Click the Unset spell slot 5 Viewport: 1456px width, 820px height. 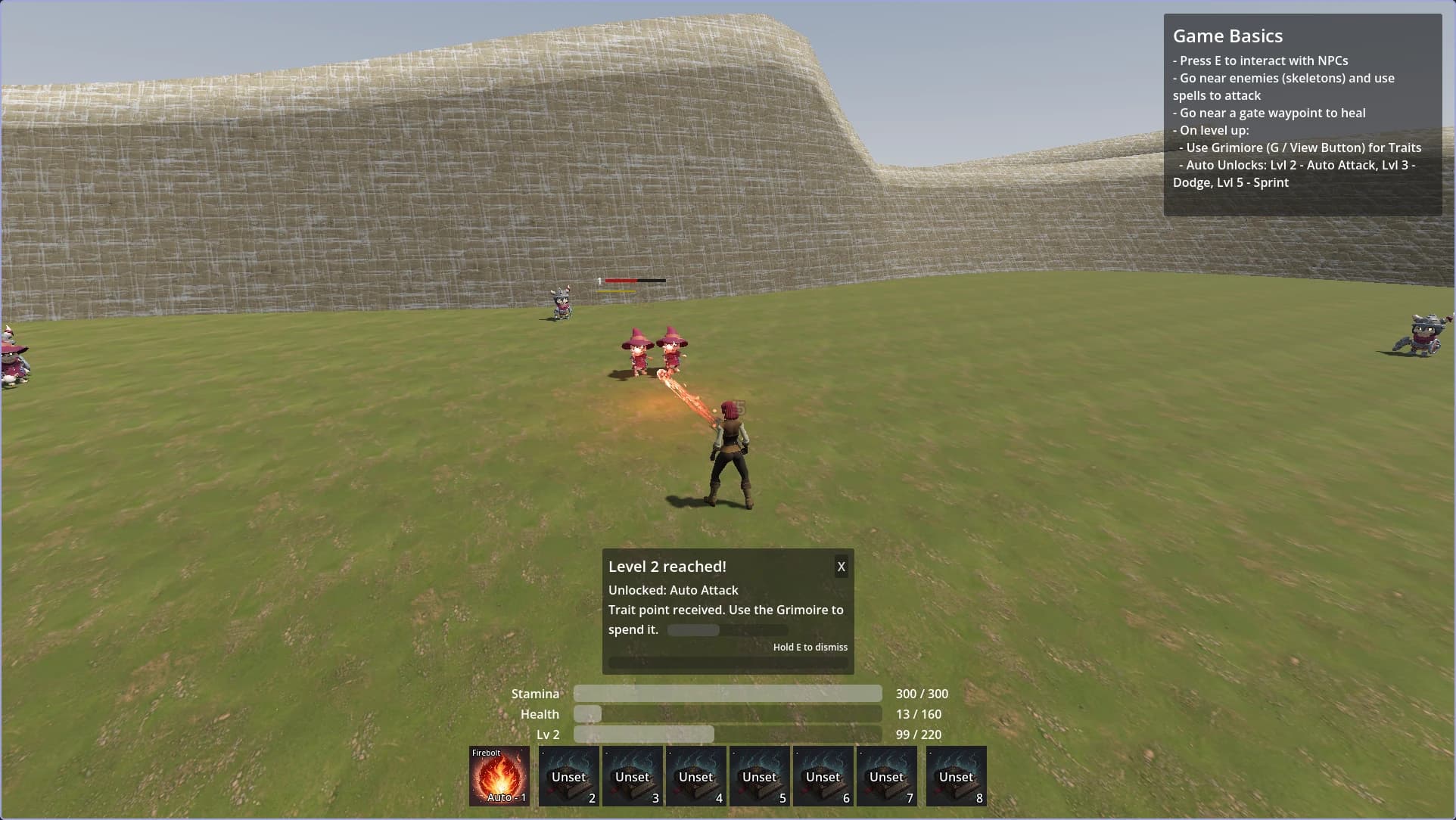click(x=760, y=776)
